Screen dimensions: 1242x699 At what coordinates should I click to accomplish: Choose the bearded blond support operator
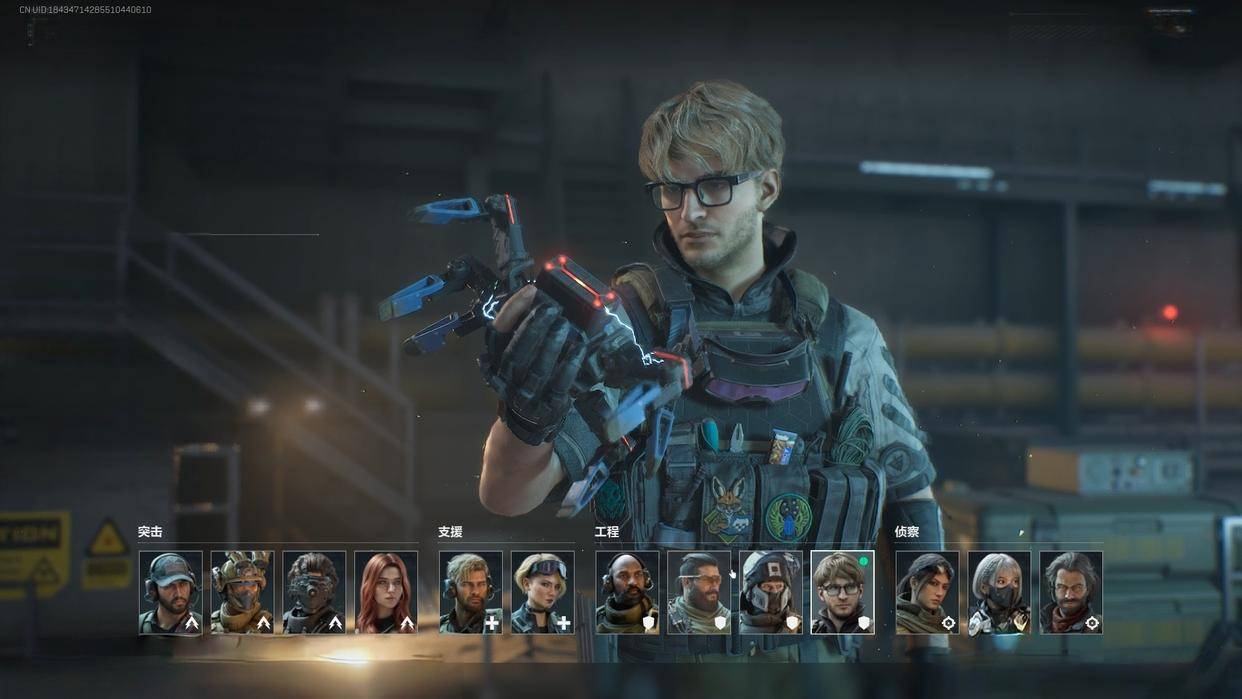(470, 592)
